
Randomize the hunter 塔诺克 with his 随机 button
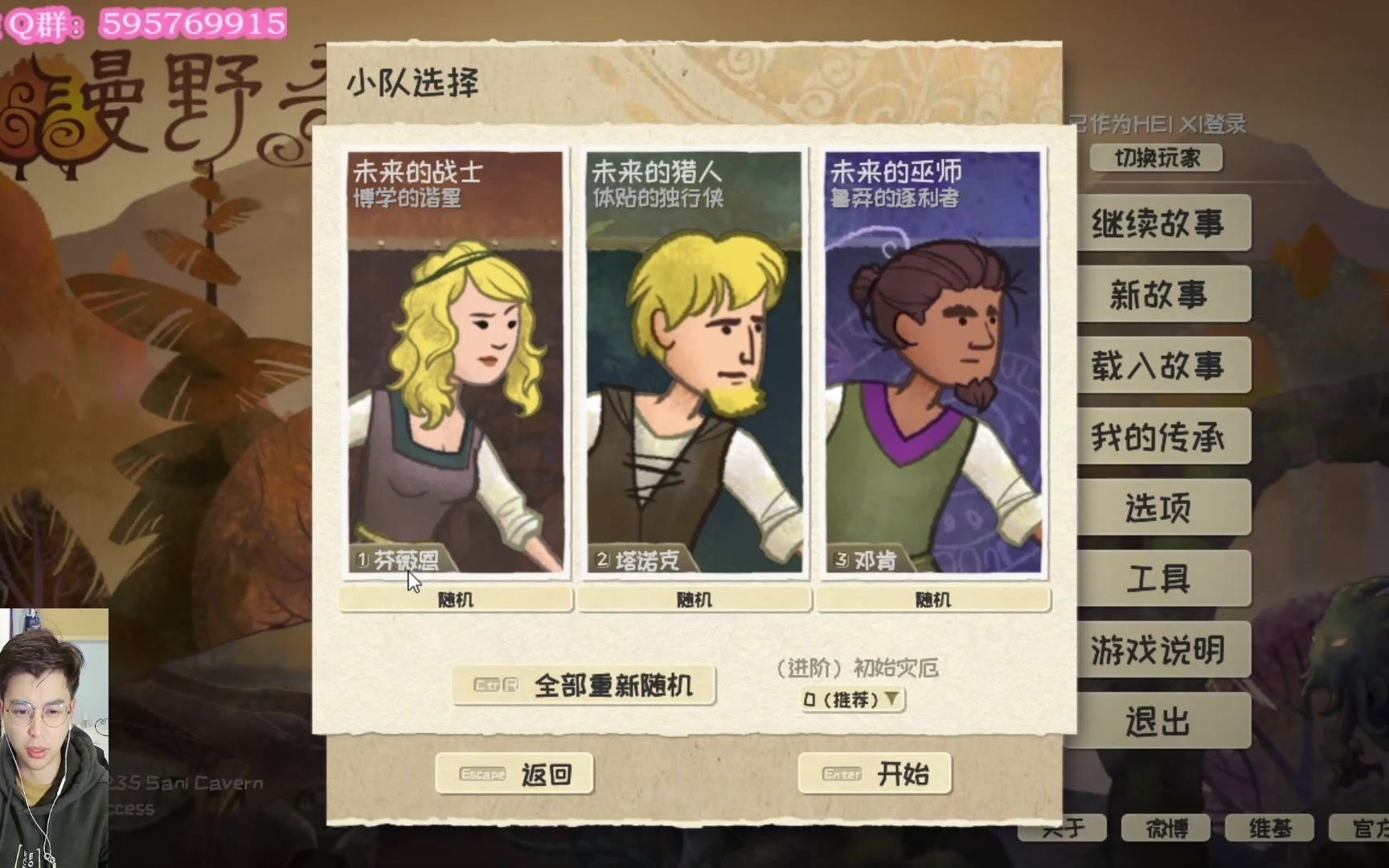[x=692, y=600]
